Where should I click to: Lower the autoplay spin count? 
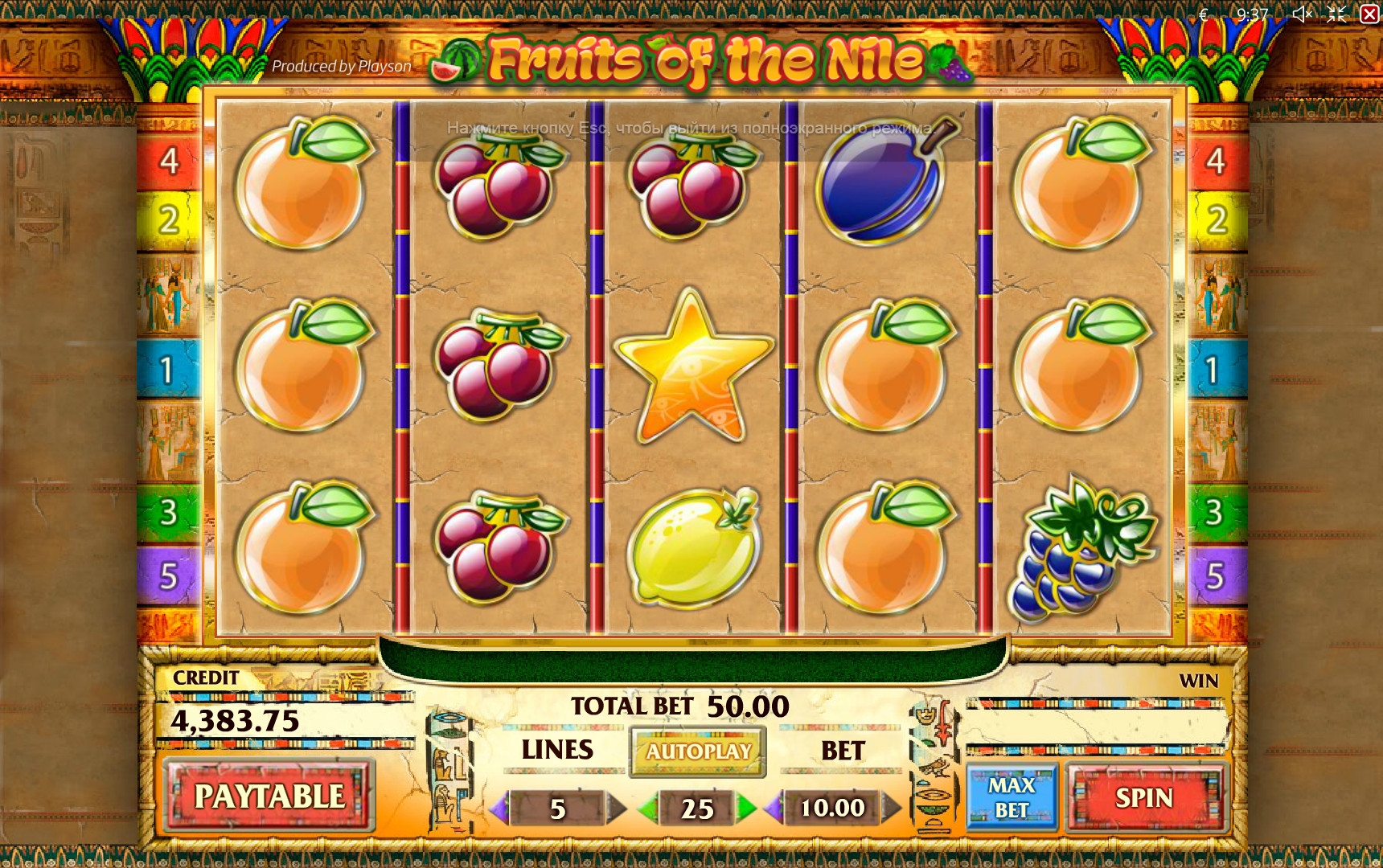pos(647,808)
